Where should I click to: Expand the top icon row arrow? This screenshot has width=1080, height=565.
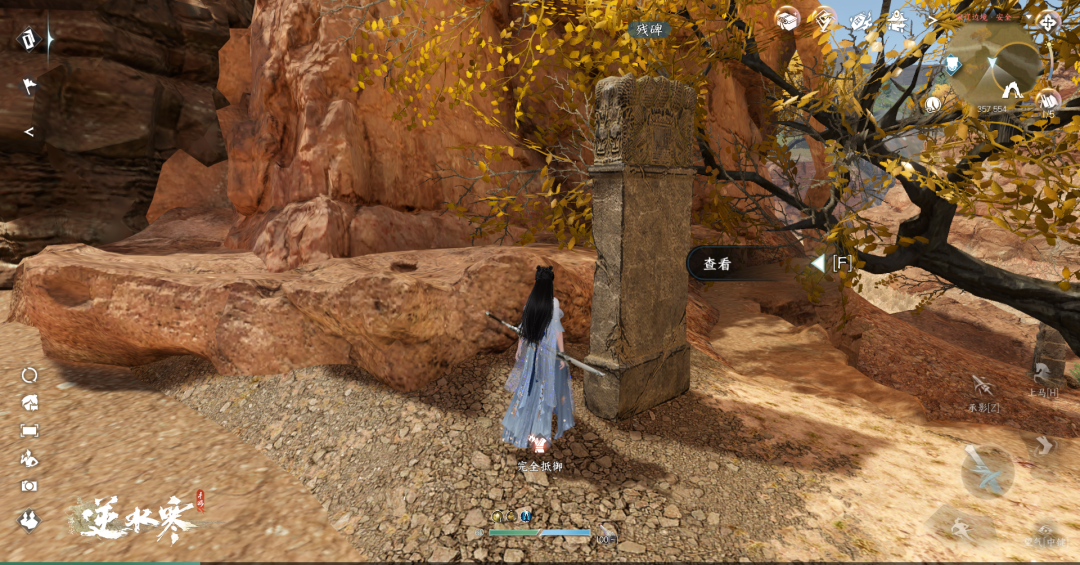pyautogui.click(x=932, y=19)
